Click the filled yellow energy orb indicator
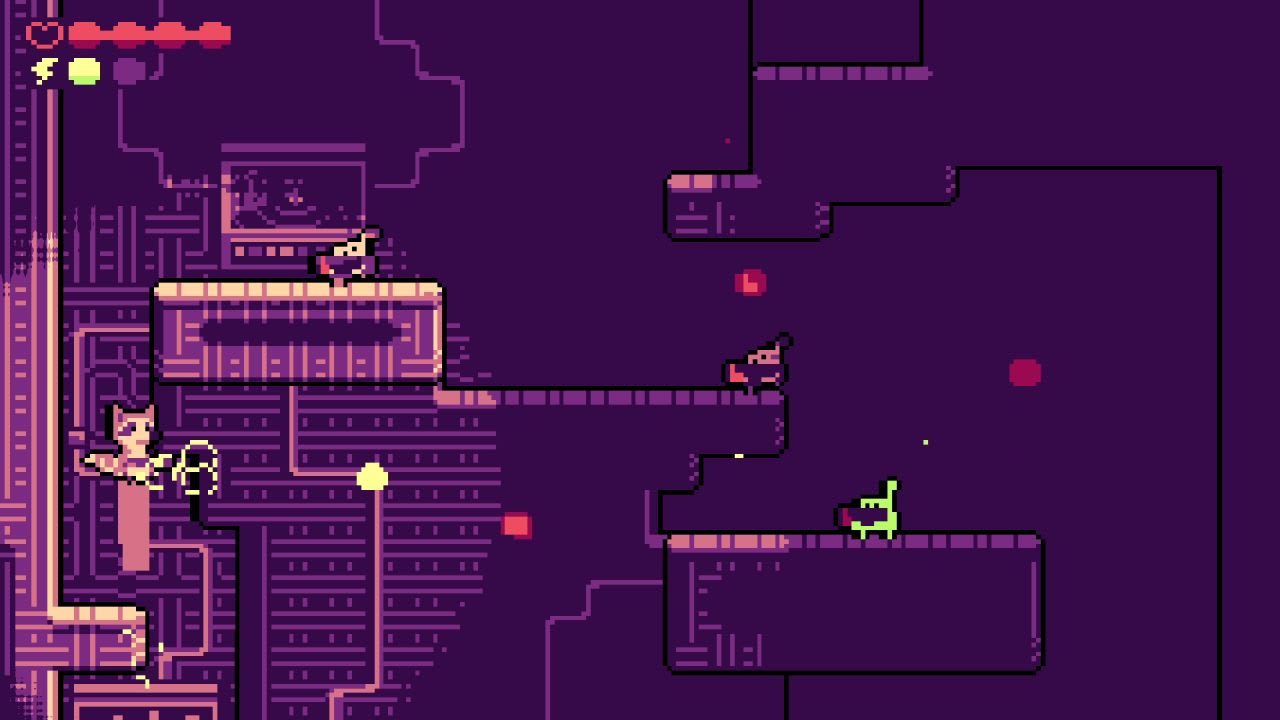 click(84, 71)
